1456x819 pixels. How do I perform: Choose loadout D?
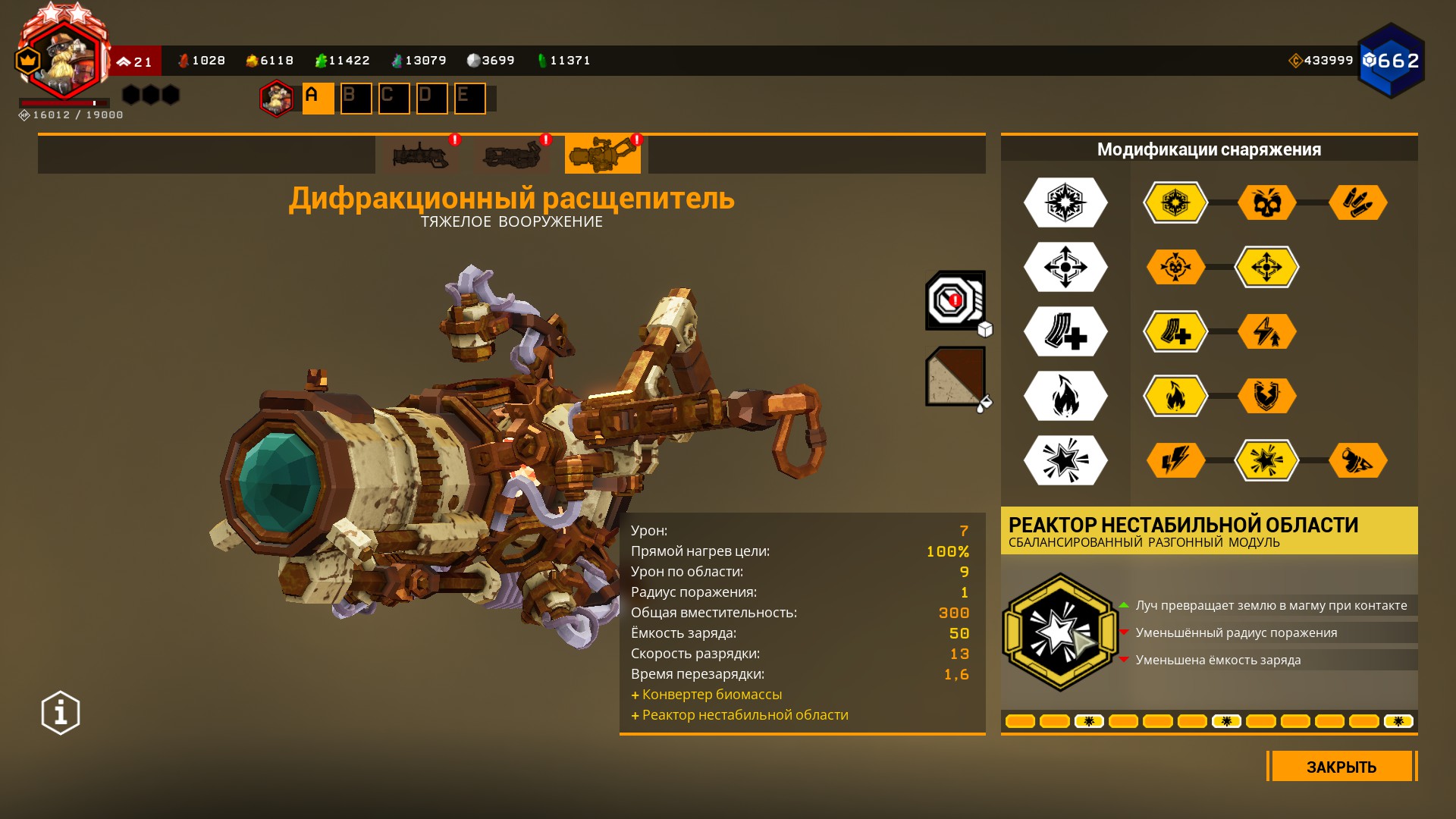431,98
